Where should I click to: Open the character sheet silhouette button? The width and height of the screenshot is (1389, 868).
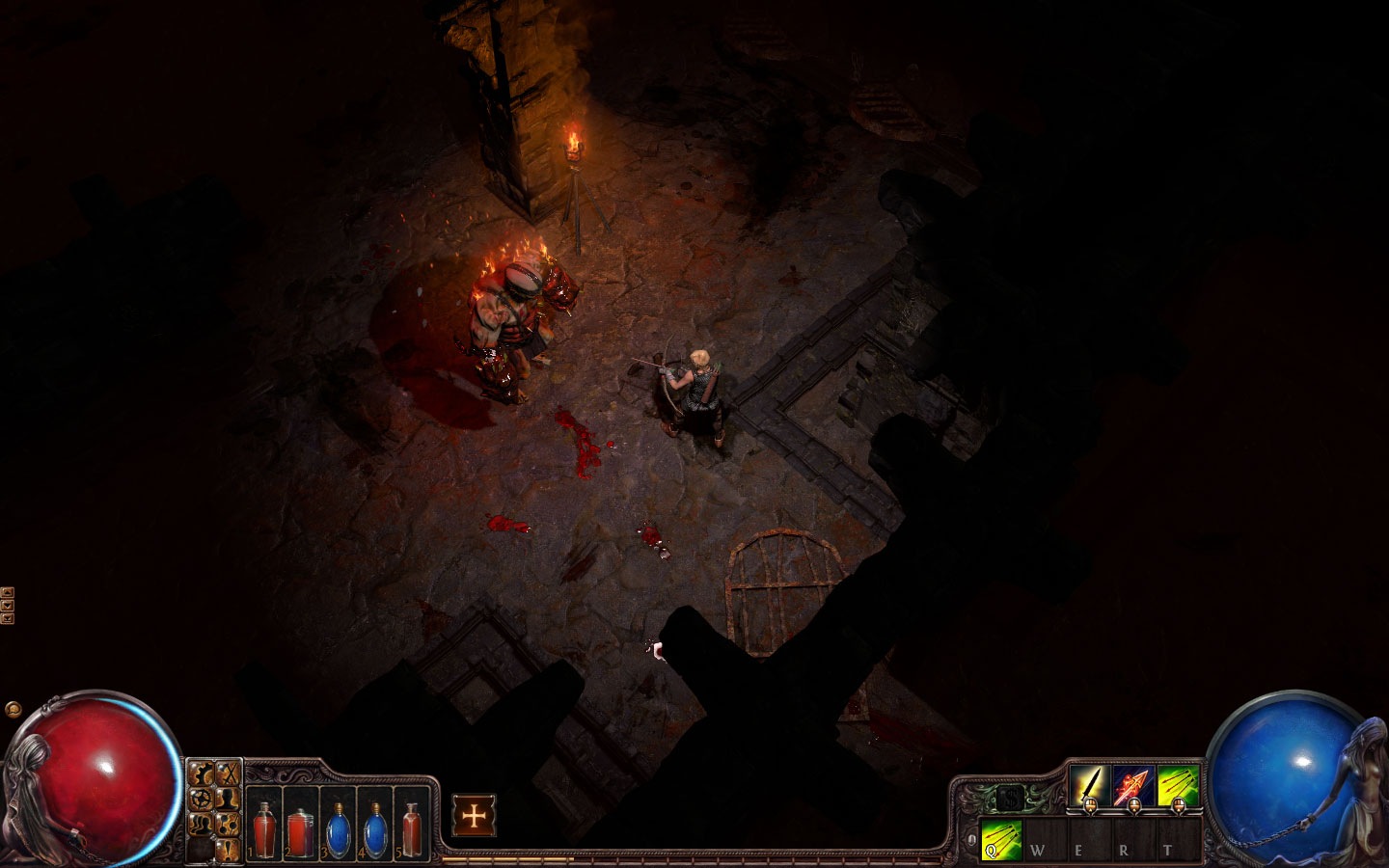[x=228, y=800]
